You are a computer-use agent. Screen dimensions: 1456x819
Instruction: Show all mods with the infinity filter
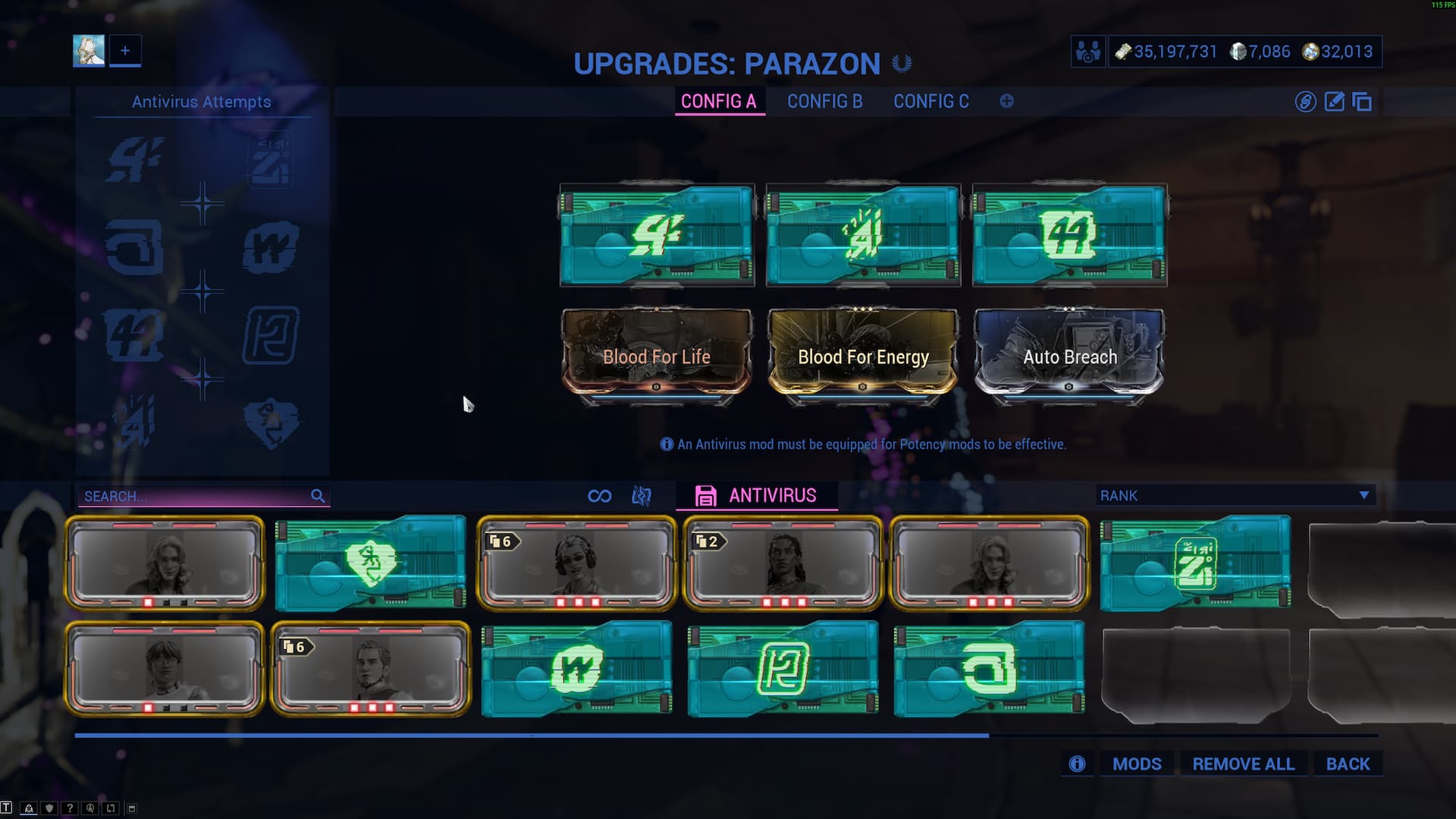tap(599, 496)
